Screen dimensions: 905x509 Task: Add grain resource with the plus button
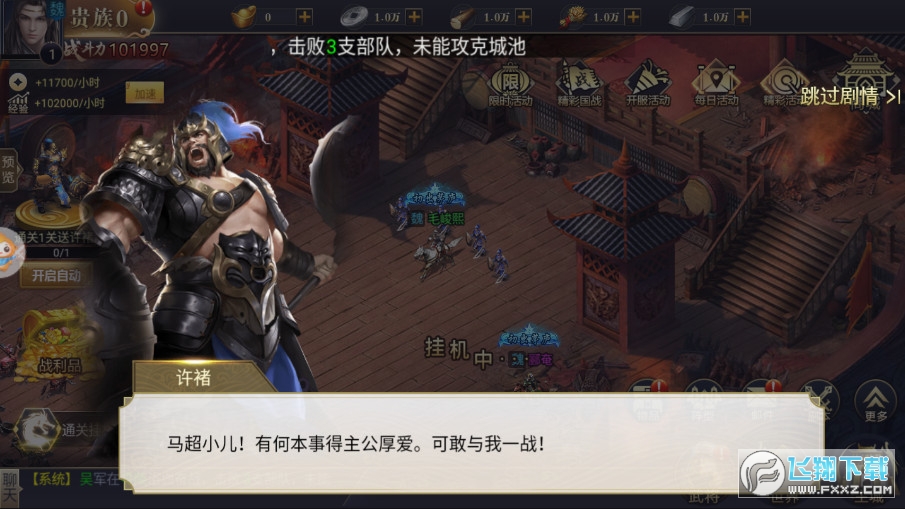point(631,17)
